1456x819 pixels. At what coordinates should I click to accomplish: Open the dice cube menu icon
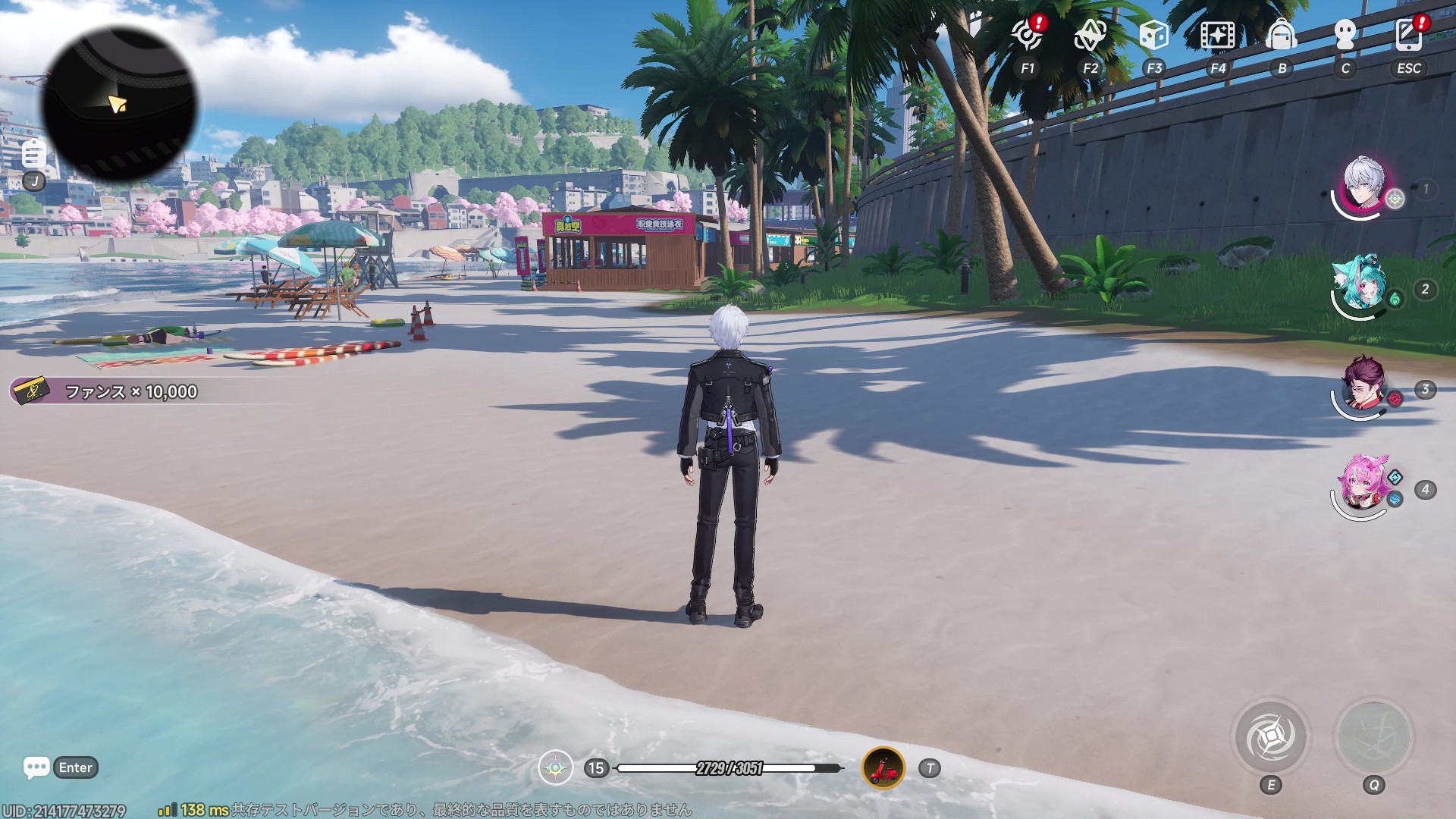tap(1153, 36)
